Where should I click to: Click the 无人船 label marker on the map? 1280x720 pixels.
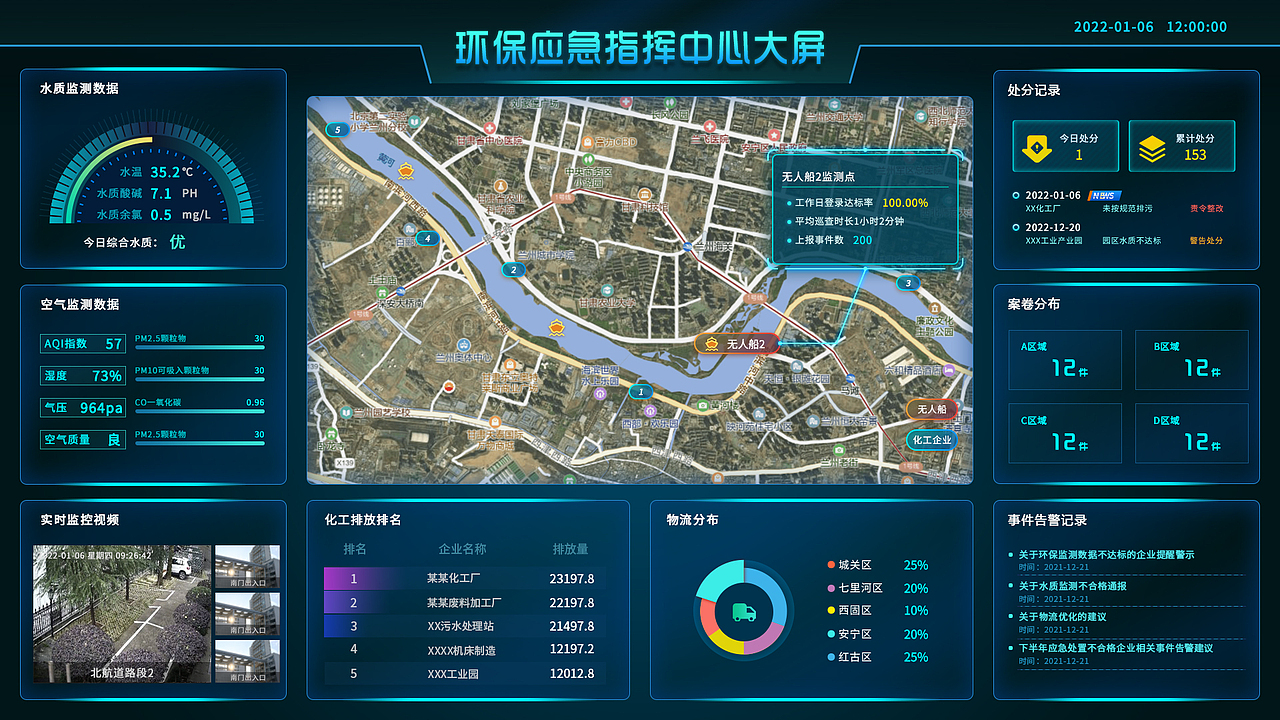tap(930, 408)
